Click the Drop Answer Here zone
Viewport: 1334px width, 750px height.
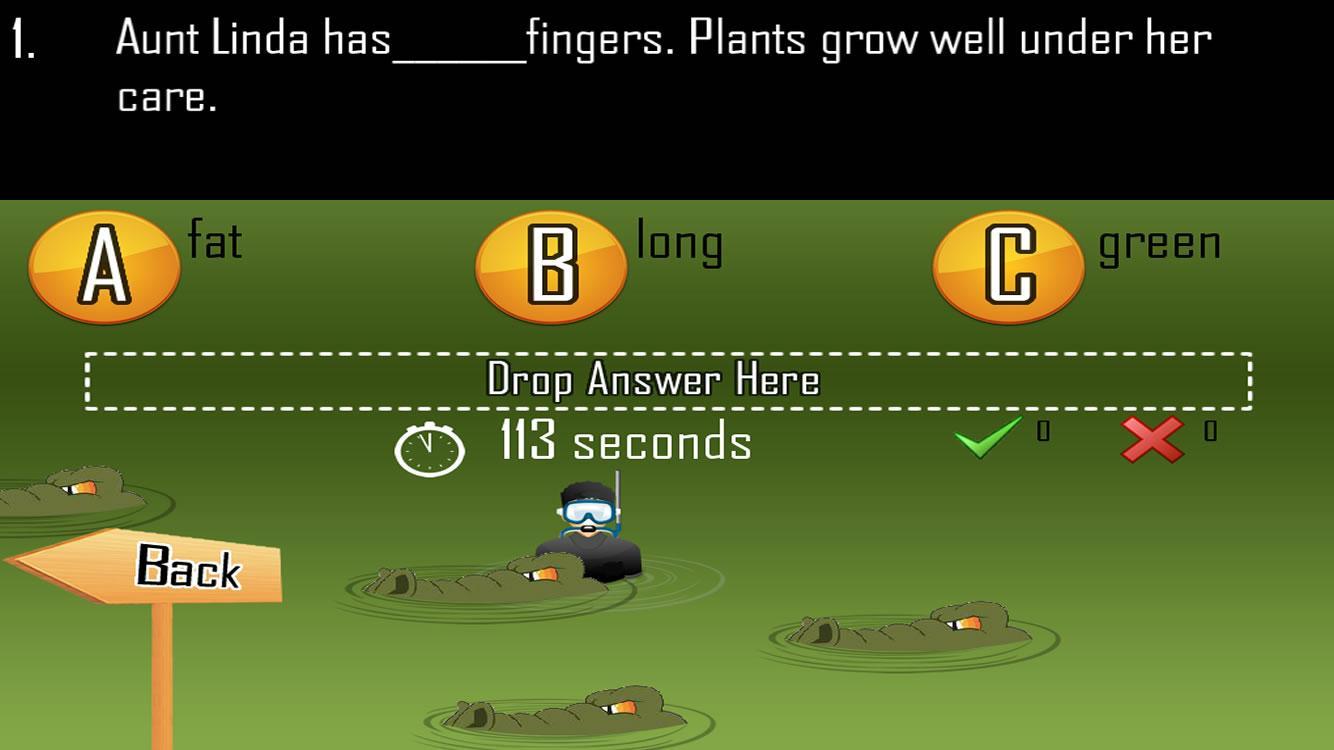point(667,381)
